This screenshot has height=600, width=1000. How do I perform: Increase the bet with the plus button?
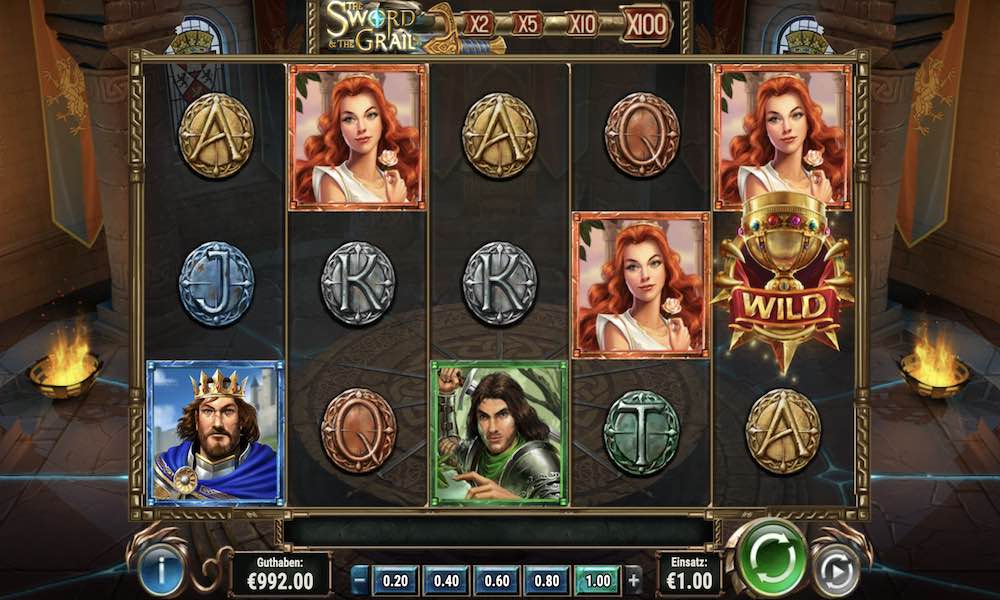[x=633, y=579]
